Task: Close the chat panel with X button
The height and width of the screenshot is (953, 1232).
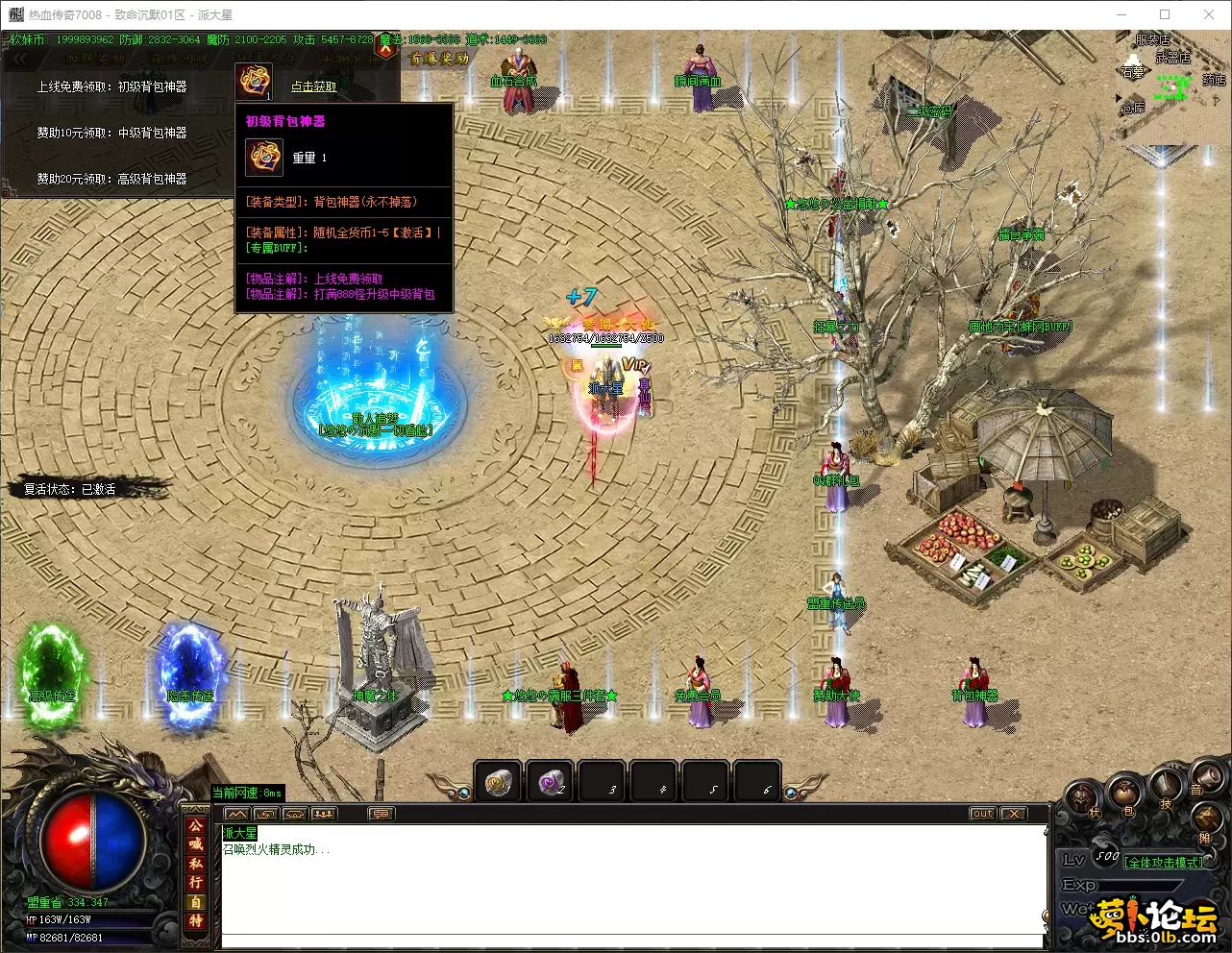Action: (x=1013, y=814)
